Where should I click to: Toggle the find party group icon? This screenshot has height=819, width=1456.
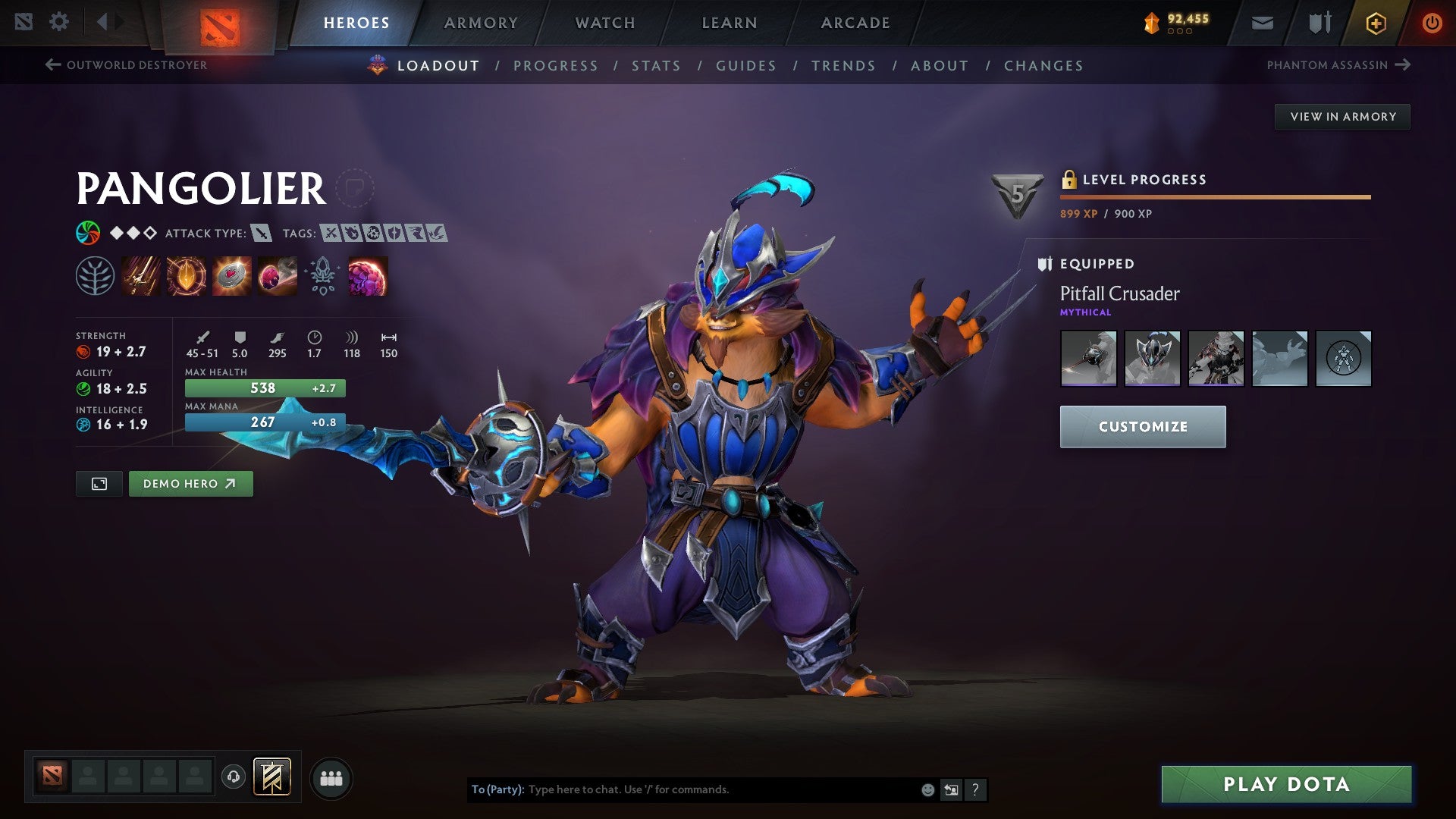(x=330, y=777)
